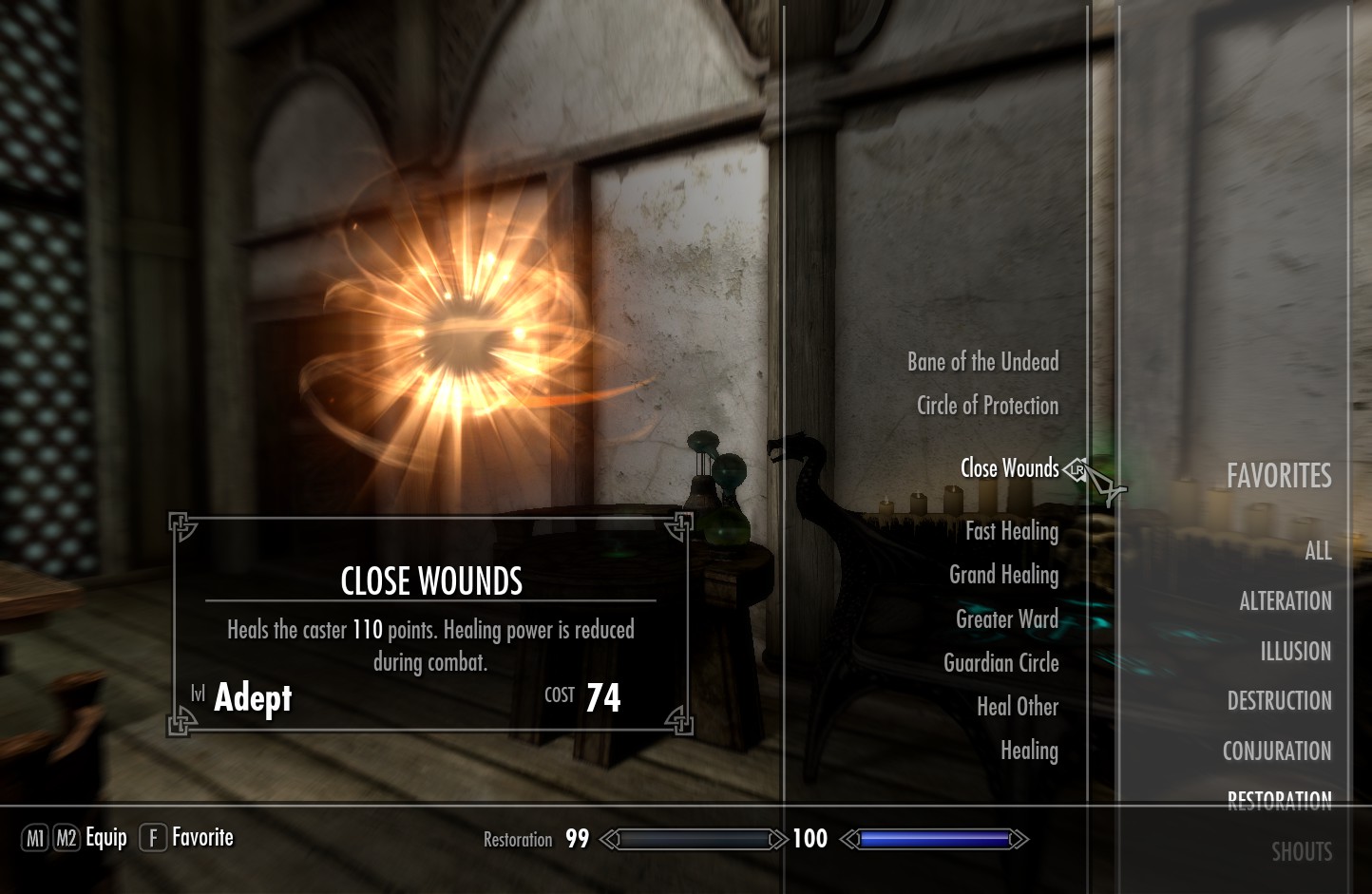
Task: Open the Shouts category
Action: point(1302,852)
